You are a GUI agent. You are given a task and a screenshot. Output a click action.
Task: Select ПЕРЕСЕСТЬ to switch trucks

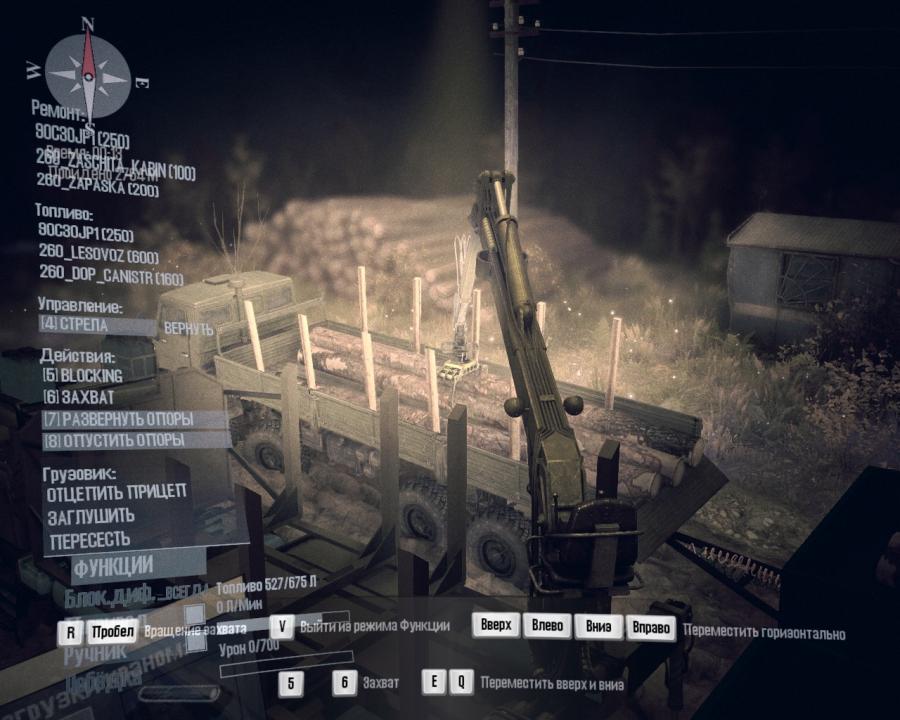[89, 540]
